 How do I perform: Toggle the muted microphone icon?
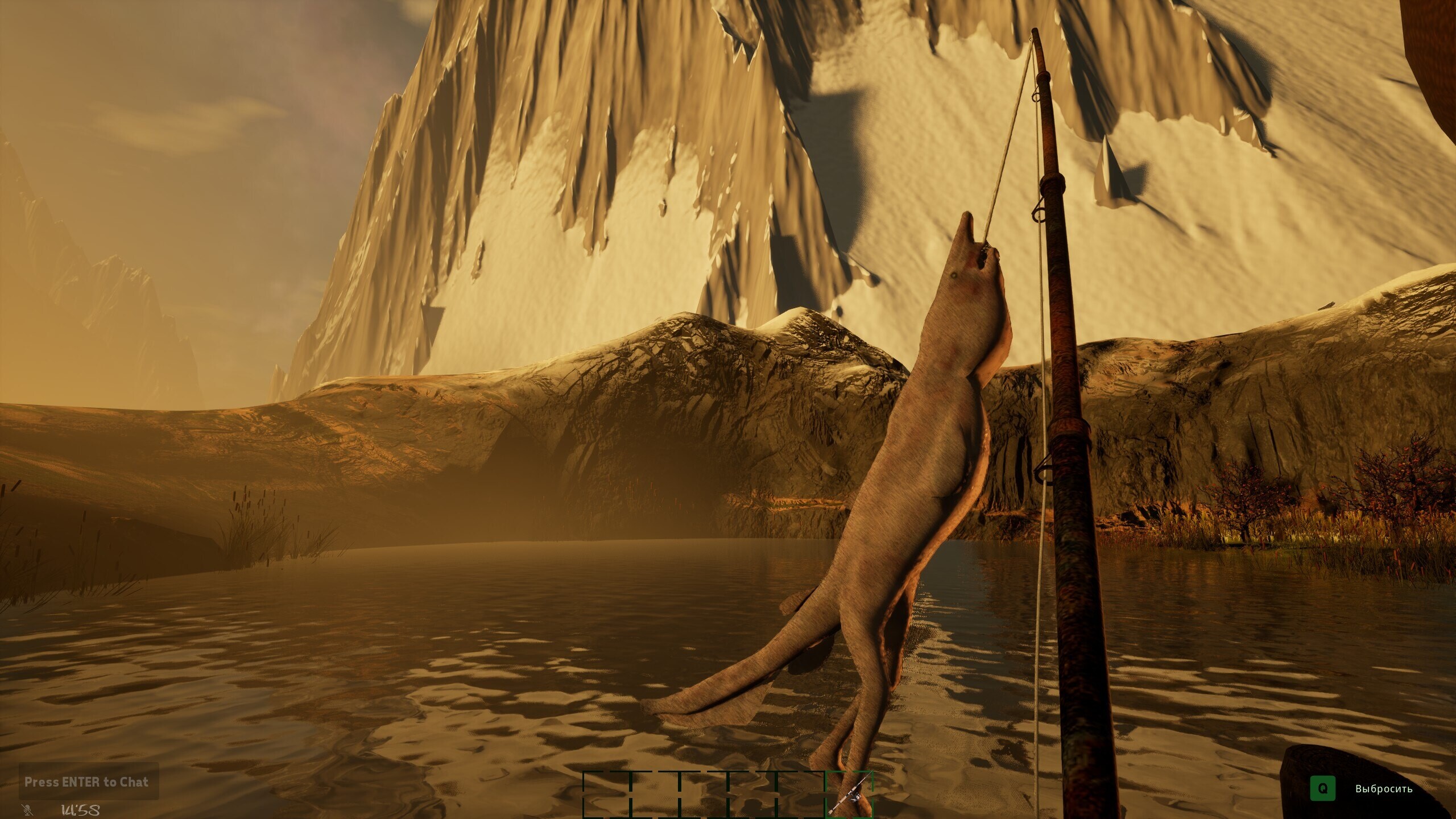tap(27, 809)
